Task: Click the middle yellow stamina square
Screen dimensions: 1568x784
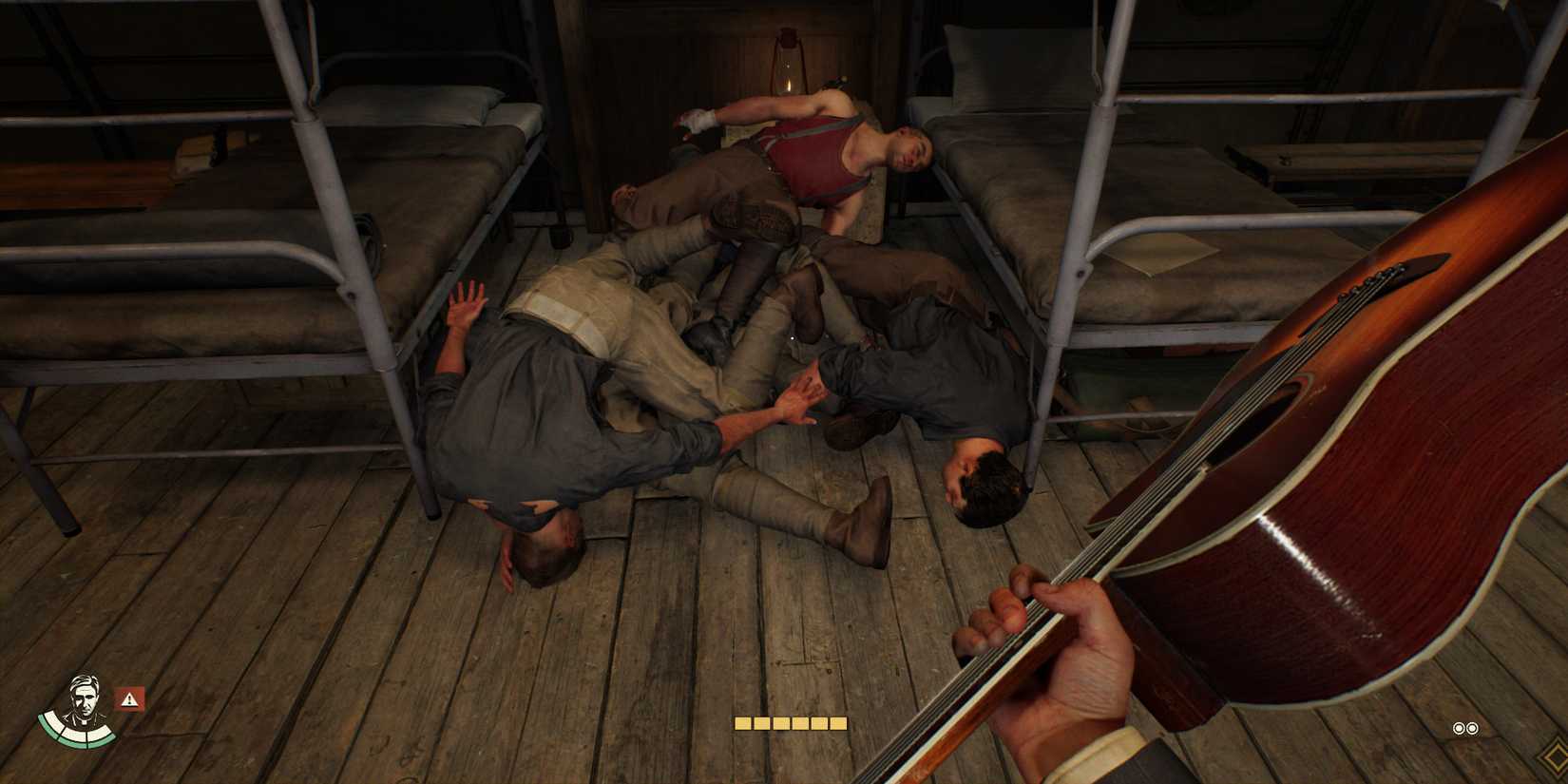Action: (x=790, y=724)
